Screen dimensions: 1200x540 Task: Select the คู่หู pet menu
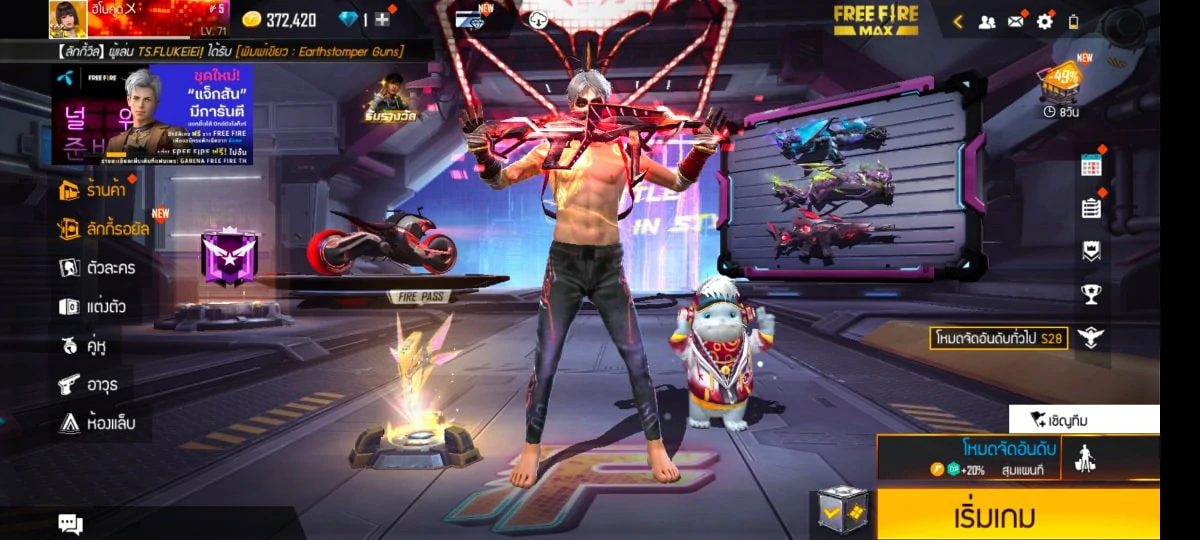pyautogui.click(x=83, y=345)
